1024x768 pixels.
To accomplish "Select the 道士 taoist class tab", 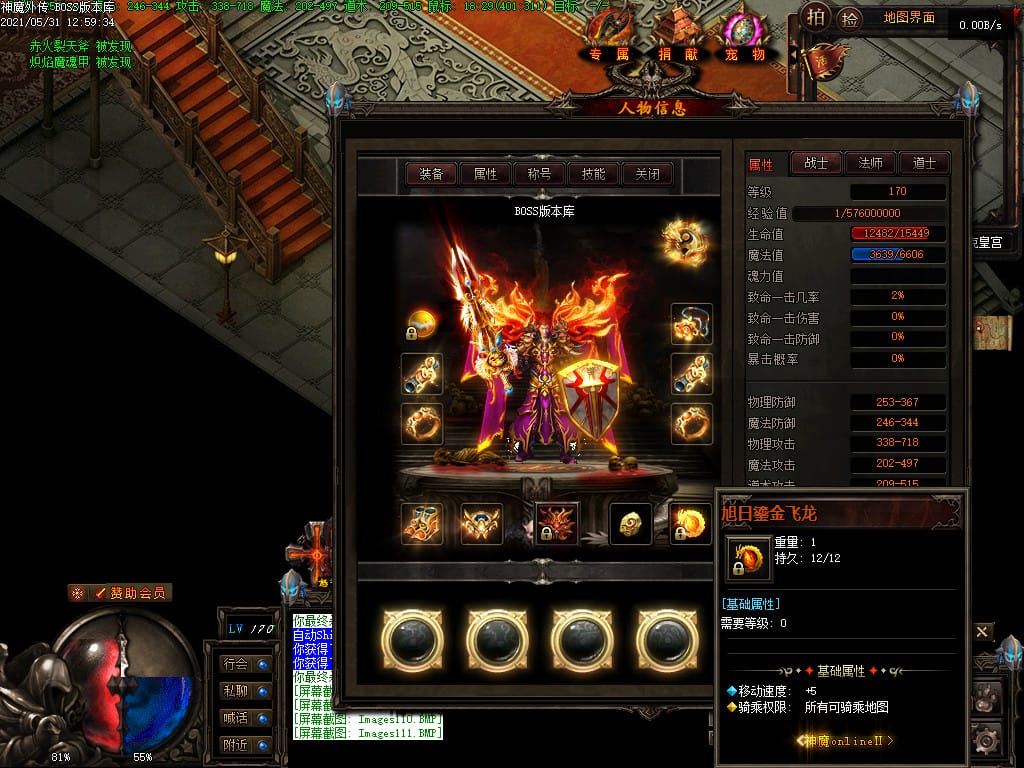I will 924,163.
